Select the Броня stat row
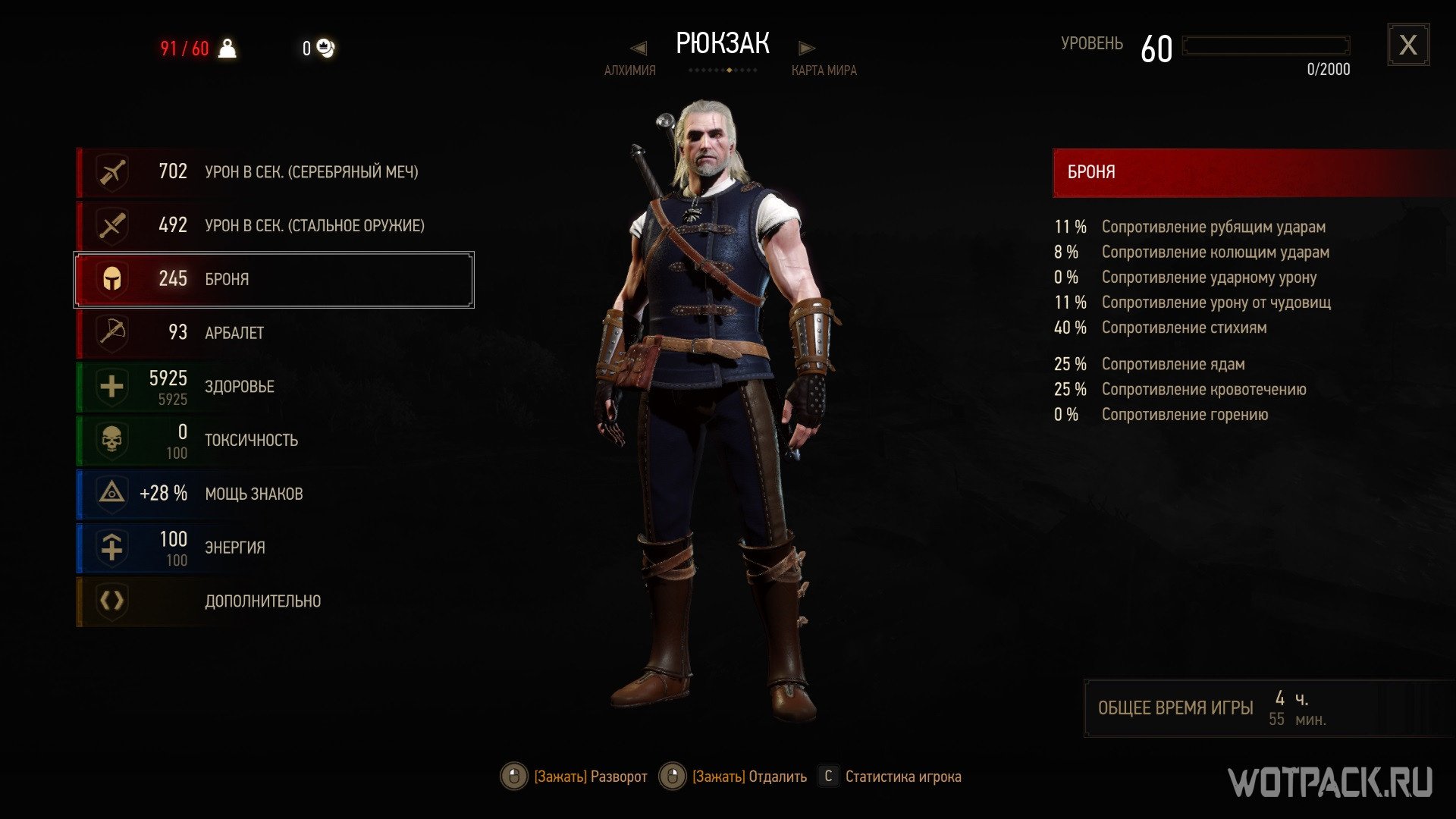This screenshot has width=1456, height=819. pyautogui.click(x=273, y=279)
